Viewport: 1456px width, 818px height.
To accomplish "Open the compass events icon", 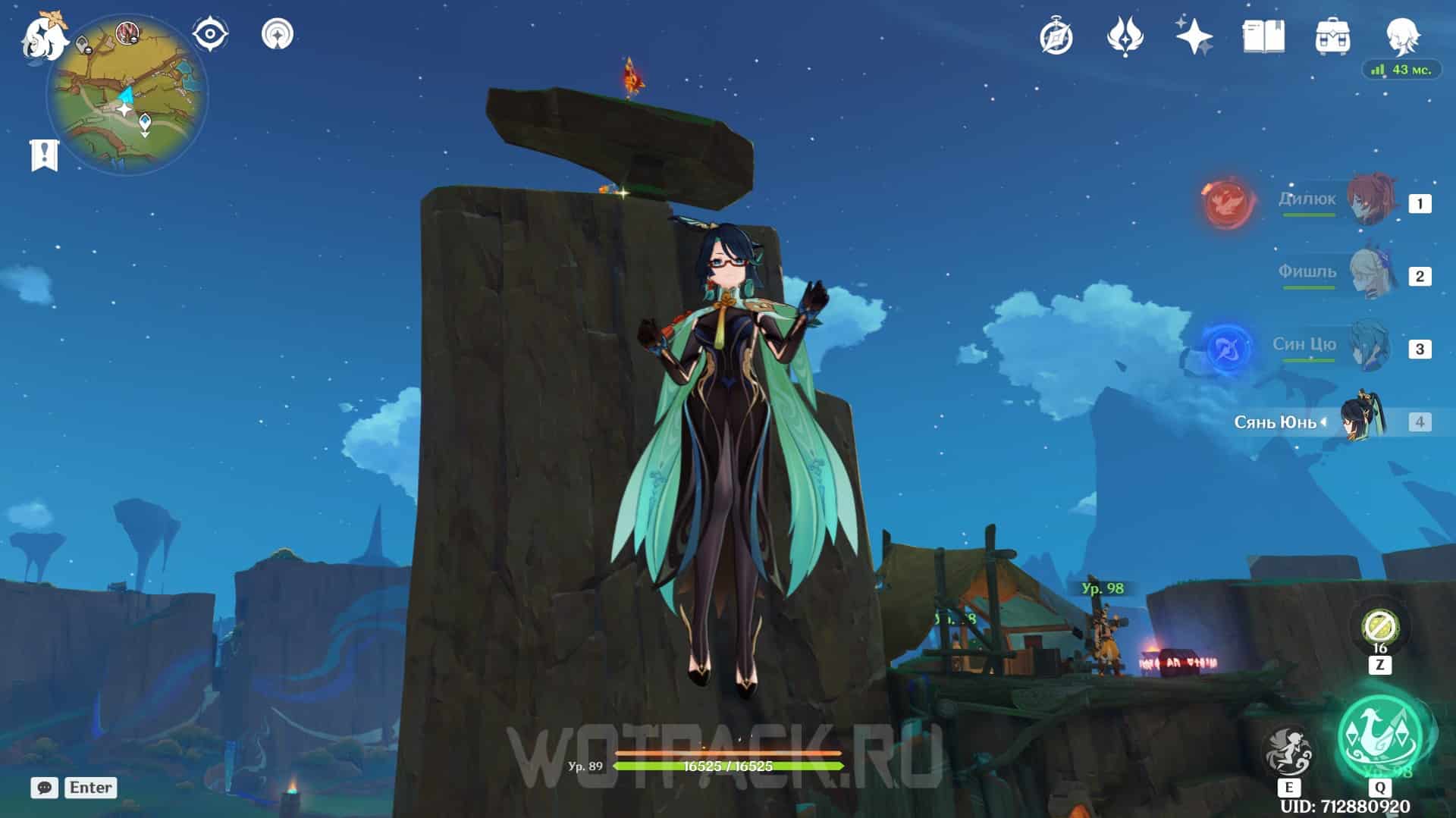I will pos(1056,36).
